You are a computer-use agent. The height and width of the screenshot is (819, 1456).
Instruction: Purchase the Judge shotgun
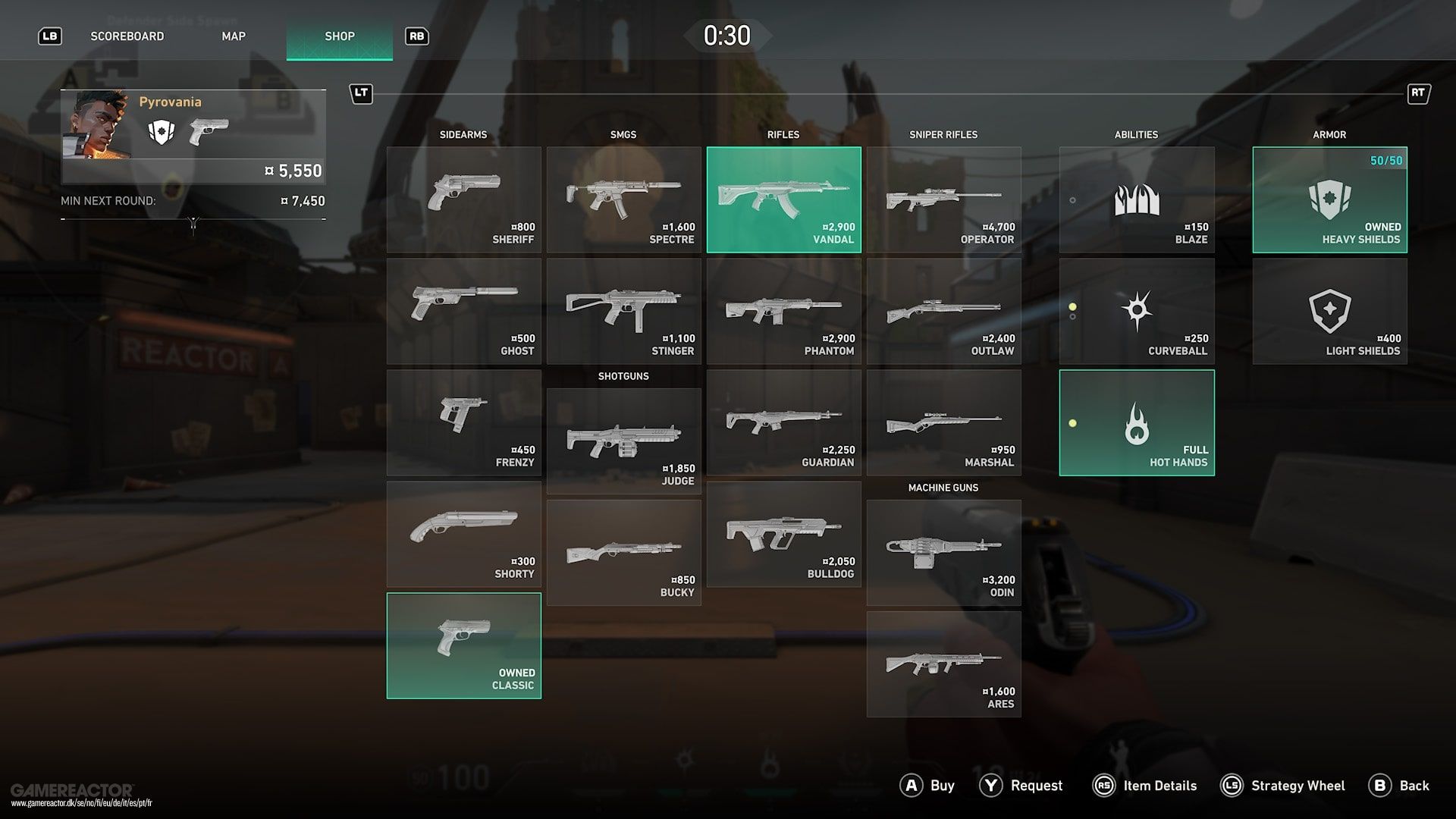tap(623, 441)
